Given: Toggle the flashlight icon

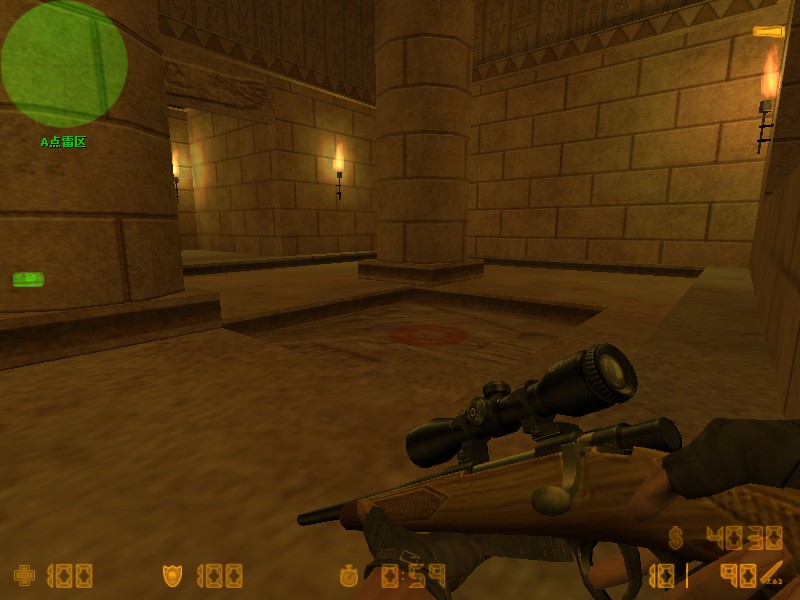Looking at the screenshot, I should pyautogui.click(x=768, y=32).
